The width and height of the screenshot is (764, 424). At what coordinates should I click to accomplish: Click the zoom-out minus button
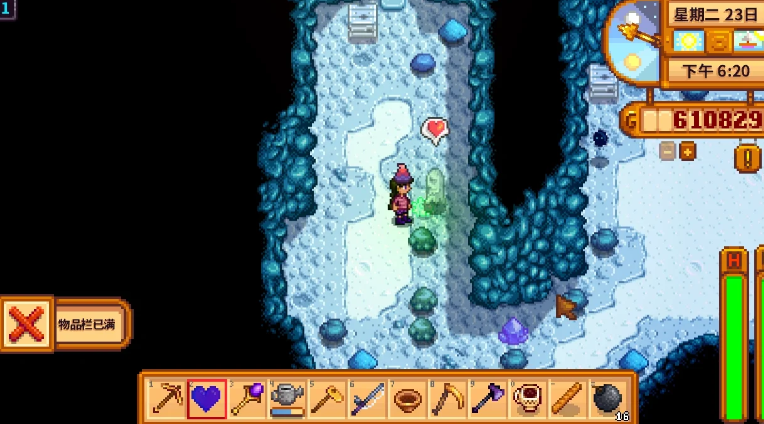tap(667, 151)
